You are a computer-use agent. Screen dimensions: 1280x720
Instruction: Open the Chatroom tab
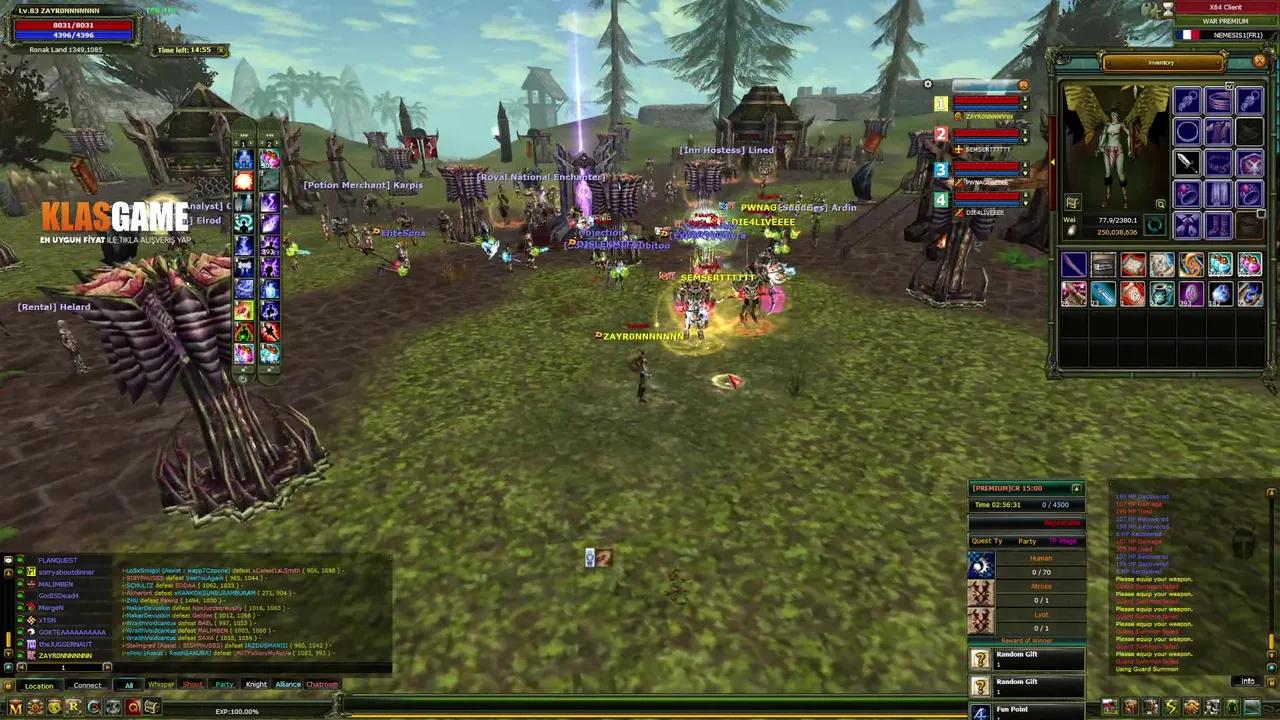click(x=322, y=685)
